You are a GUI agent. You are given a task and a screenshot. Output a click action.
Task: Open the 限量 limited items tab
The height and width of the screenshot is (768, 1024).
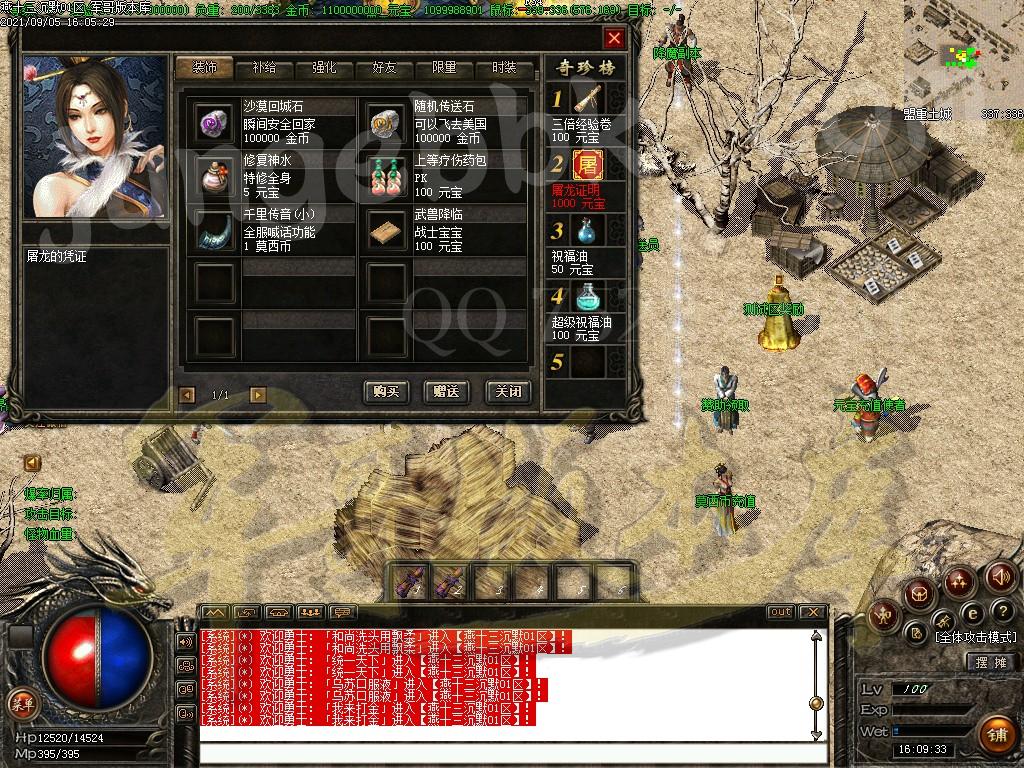point(444,68)
